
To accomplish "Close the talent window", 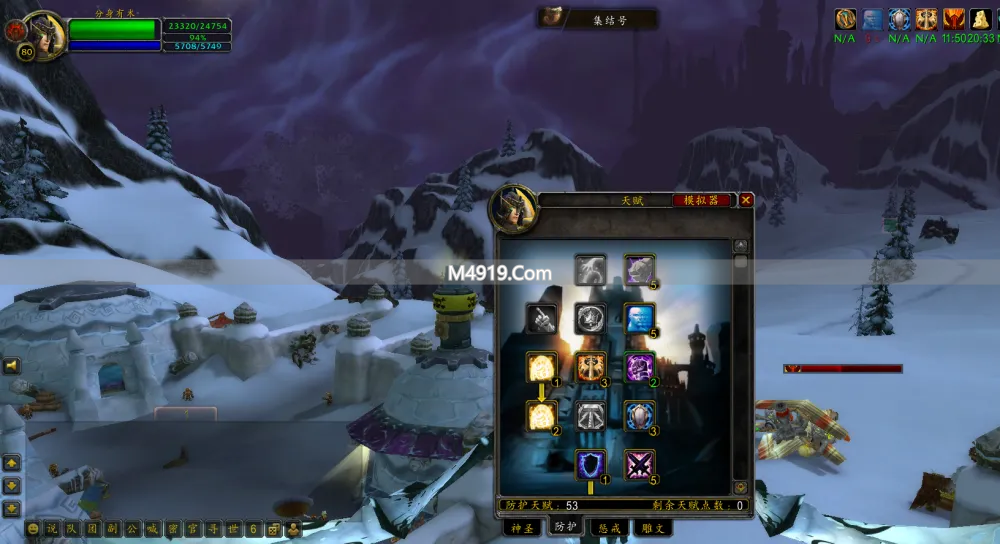I will 746,200.
